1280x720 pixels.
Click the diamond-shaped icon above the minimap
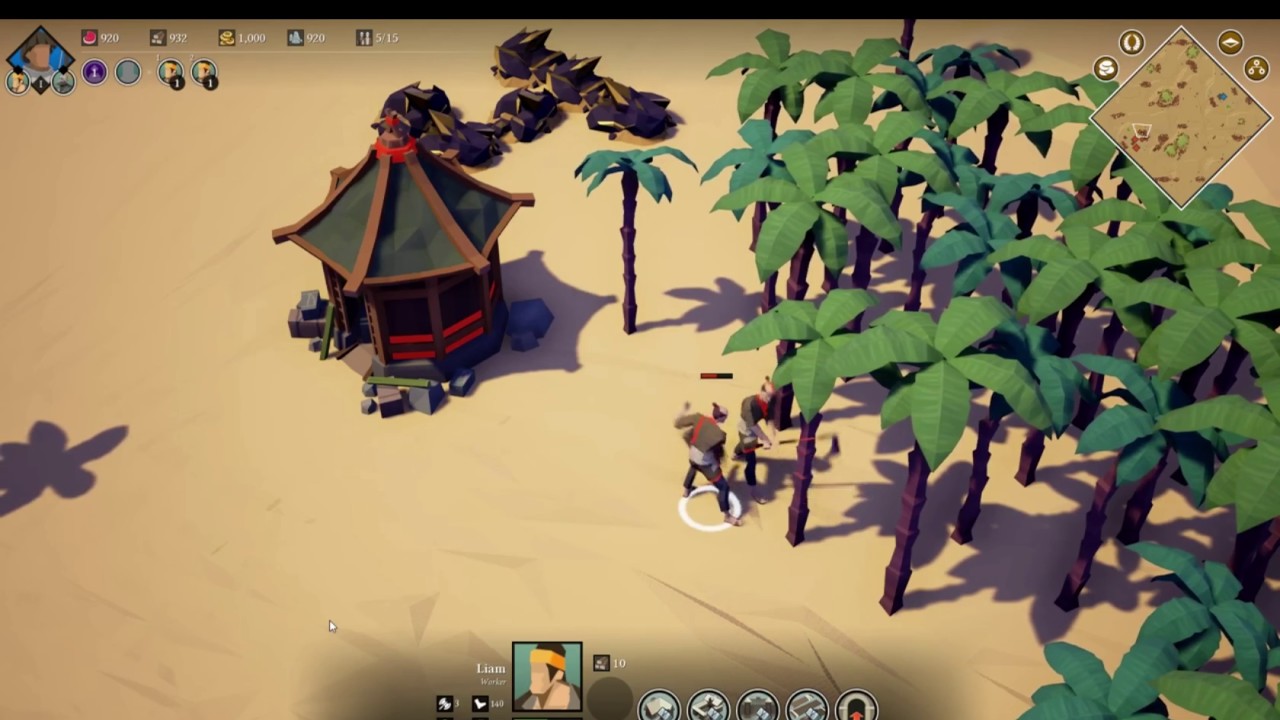(1231, 42)
